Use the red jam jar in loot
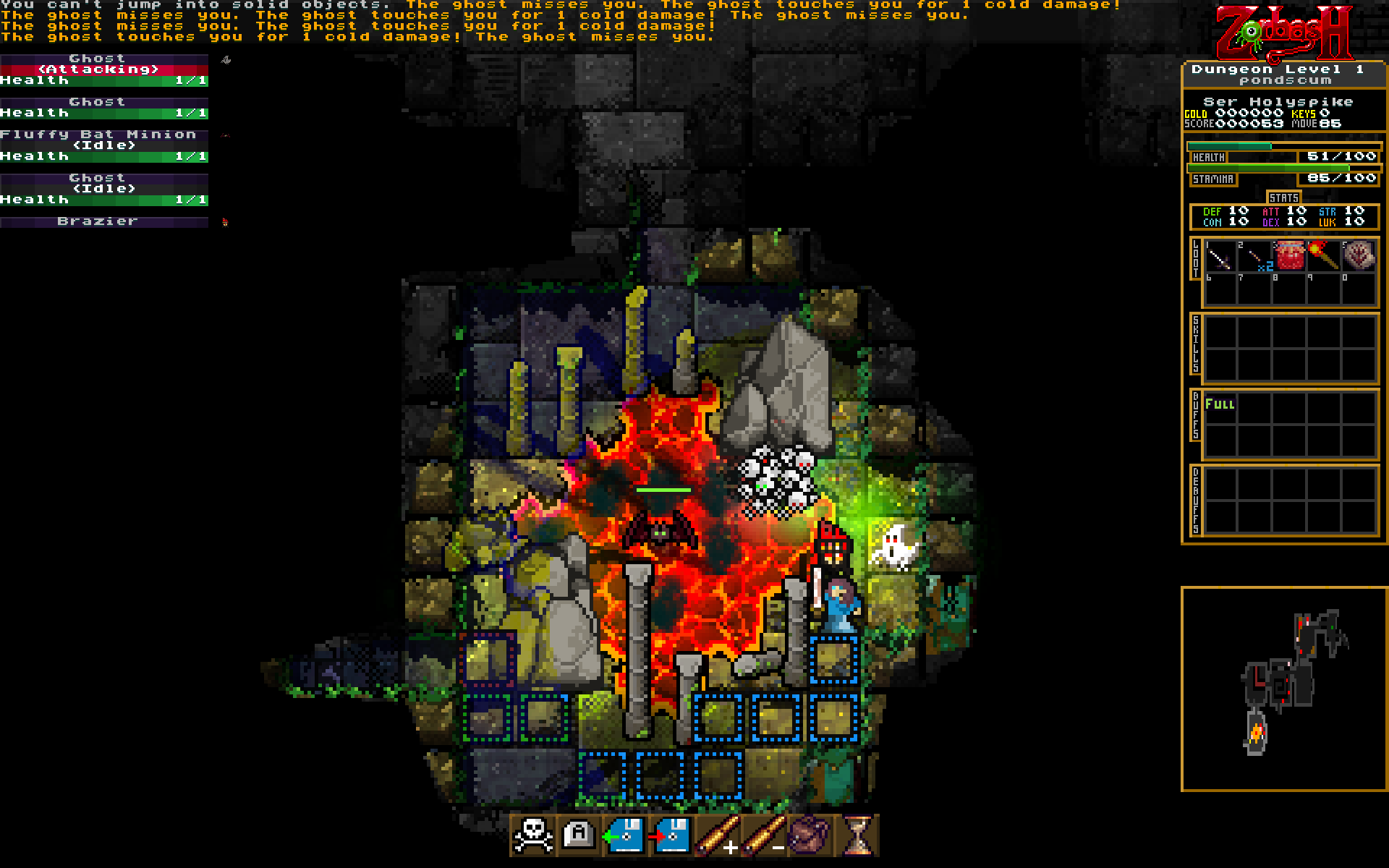The height and width of the screenshot is (868, 1389). coord(1290,257)
